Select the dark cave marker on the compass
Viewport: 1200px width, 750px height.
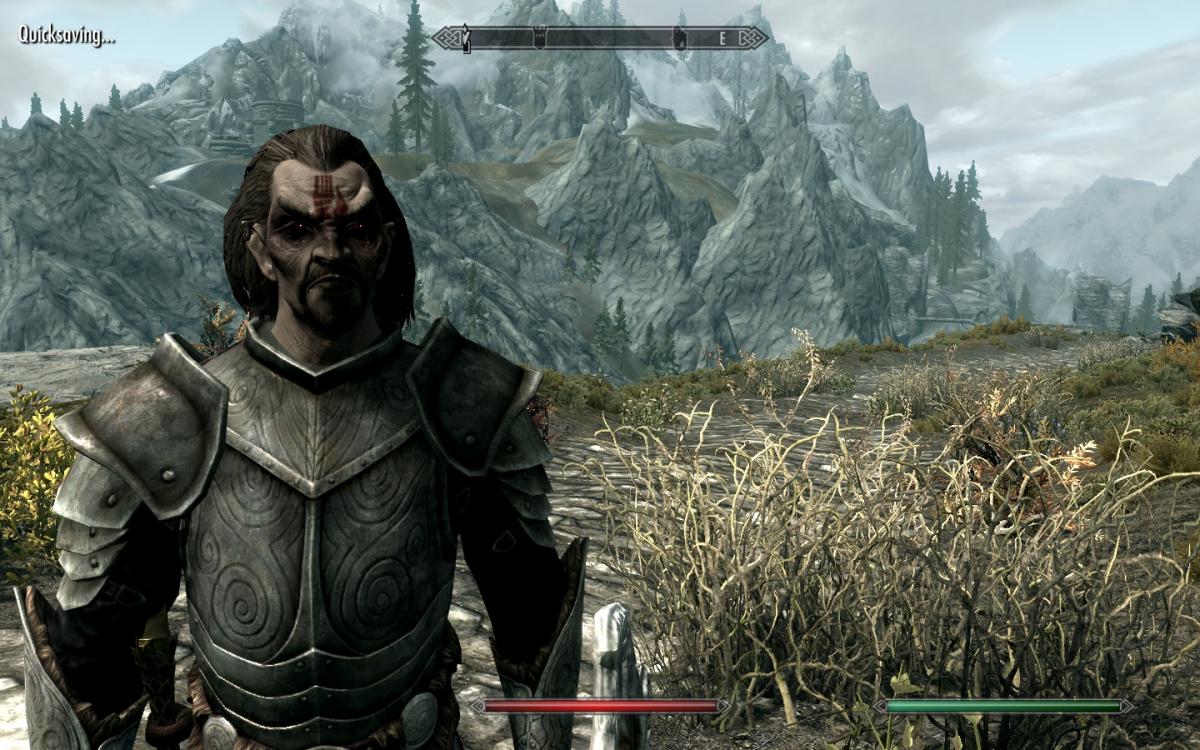point(679,38)
